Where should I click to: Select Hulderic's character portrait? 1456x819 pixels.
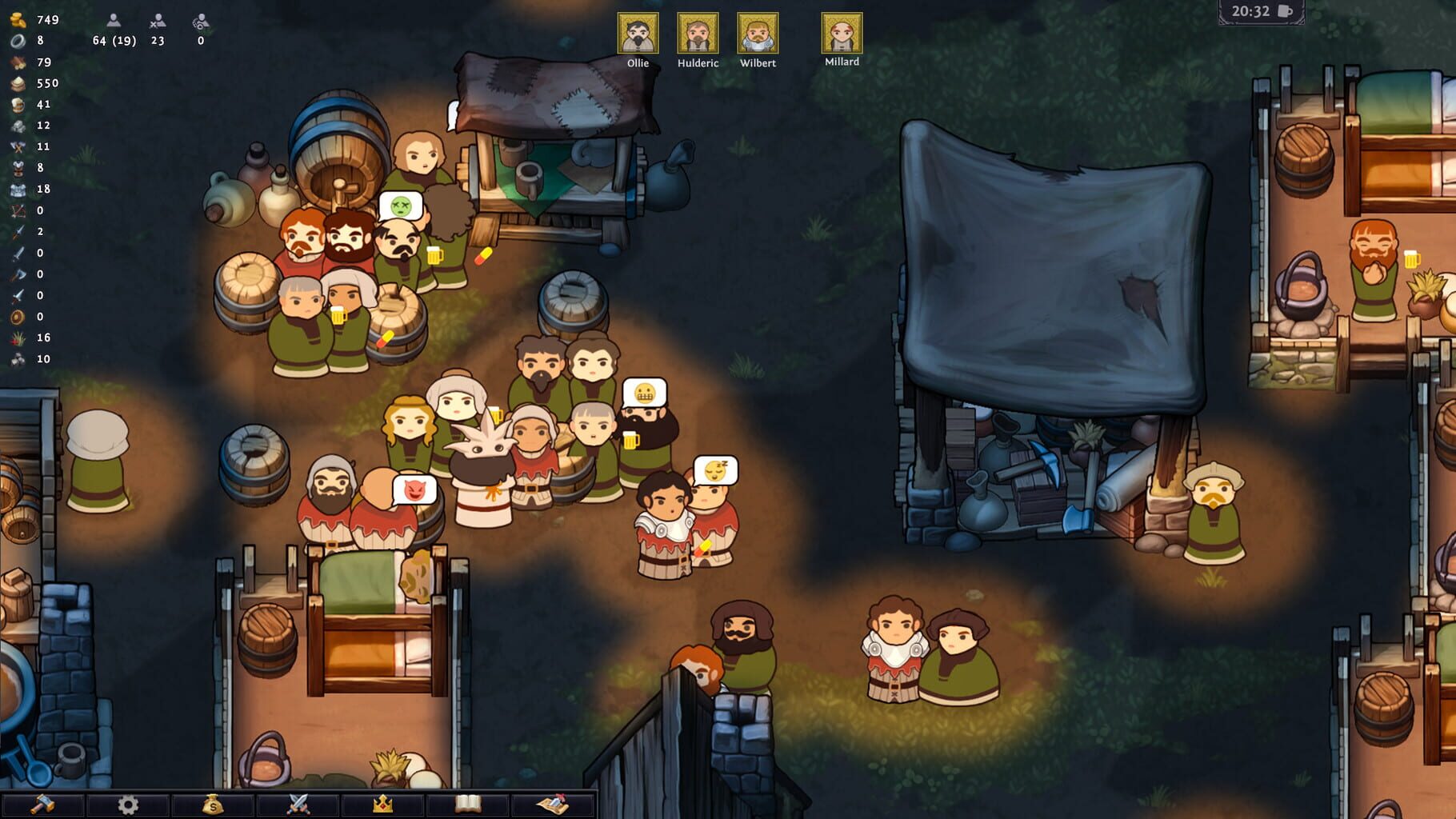(x=698, y=34)
